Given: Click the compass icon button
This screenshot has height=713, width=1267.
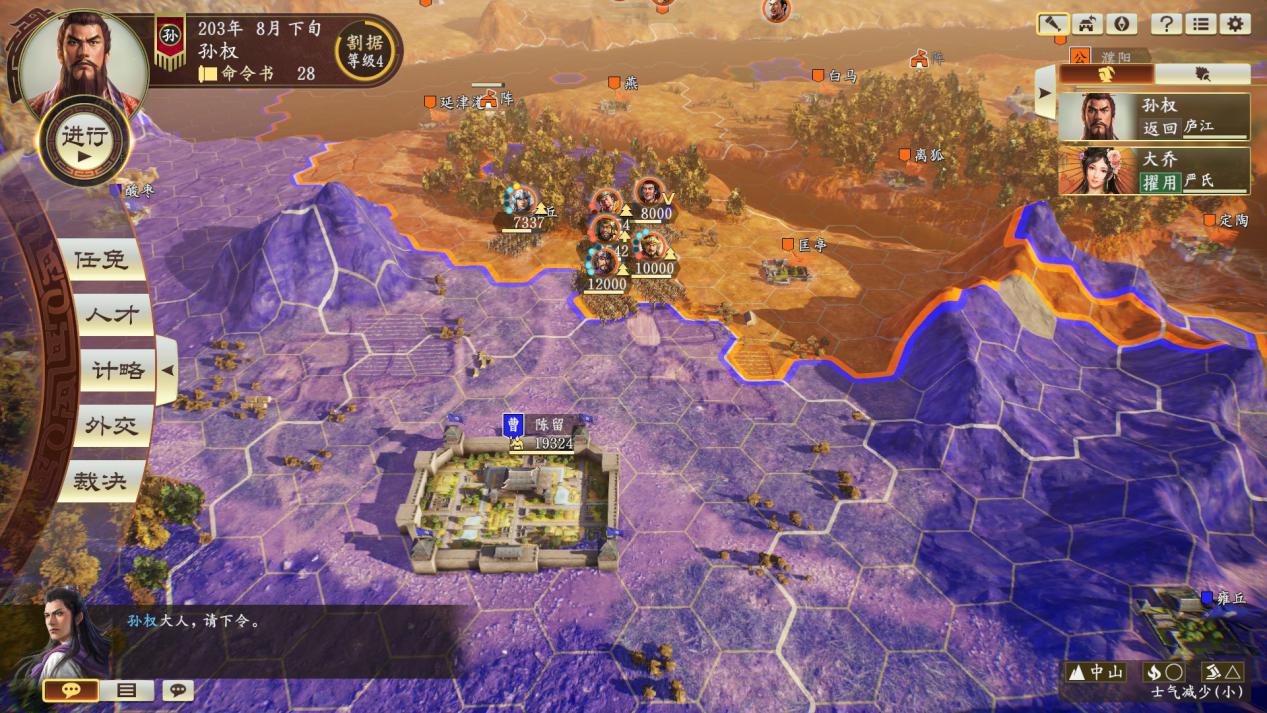Looking at the screenshot, I should pos(1123,24).
